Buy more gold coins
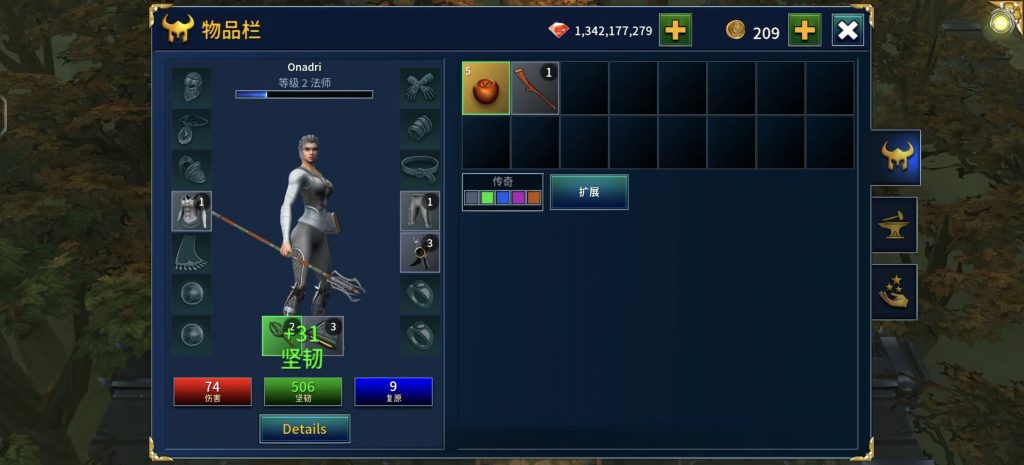Image resolution: width=1024 pixels, height=465 pixels. (804, 30)
